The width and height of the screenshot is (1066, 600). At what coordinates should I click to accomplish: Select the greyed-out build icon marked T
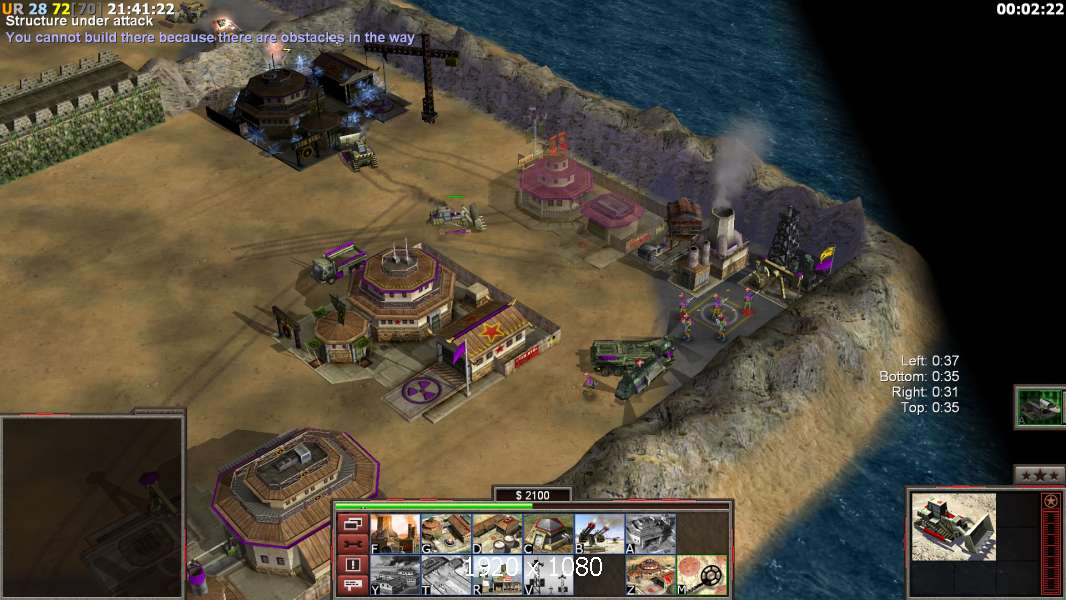pyautogui.click(x=445, y=575)
